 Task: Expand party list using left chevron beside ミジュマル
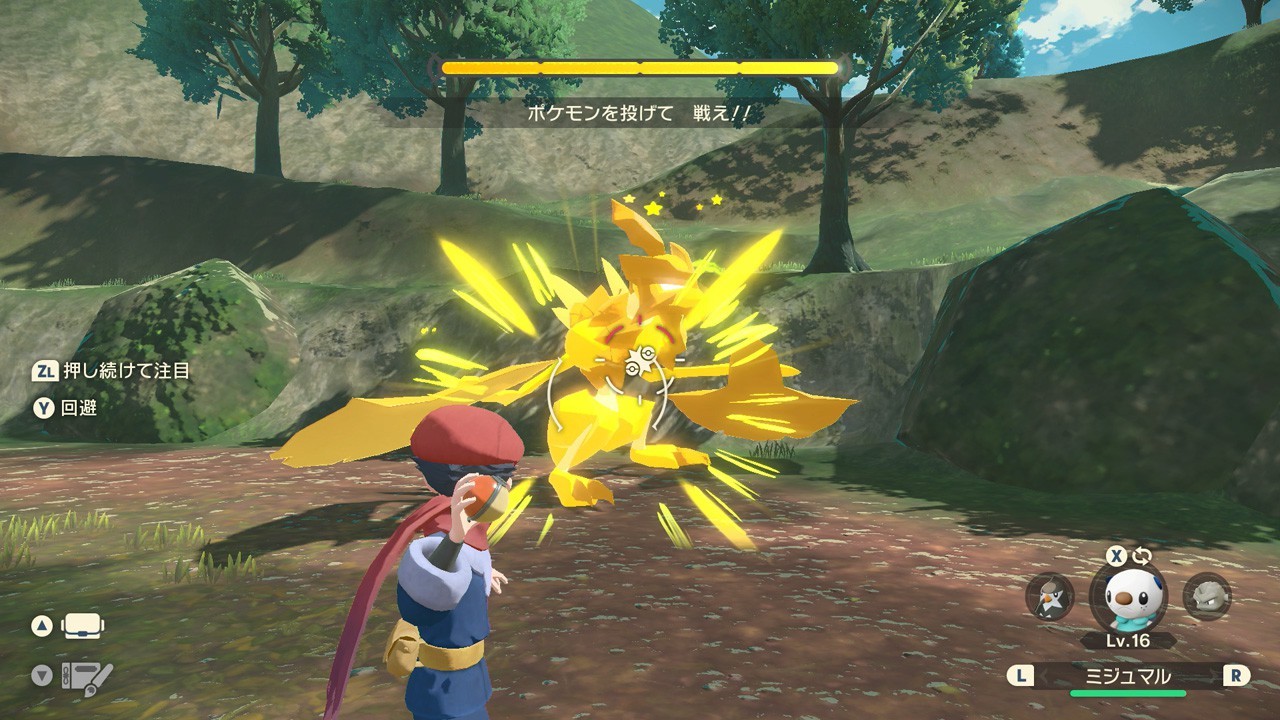click(x=1043, y=674)
